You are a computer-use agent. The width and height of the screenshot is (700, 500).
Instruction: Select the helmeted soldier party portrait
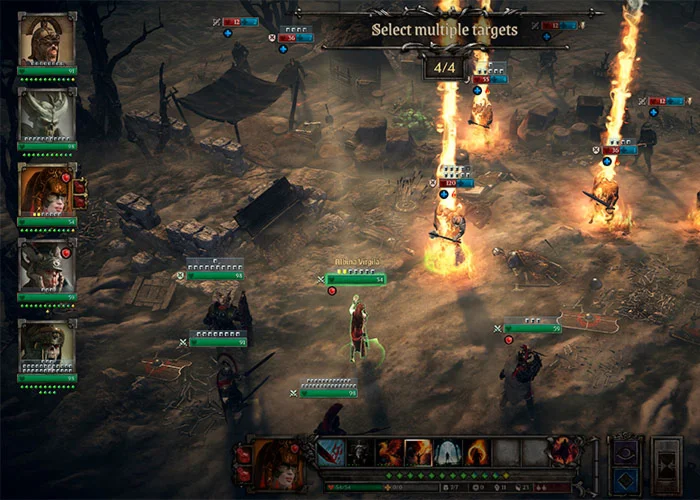(x=46, y=345)
